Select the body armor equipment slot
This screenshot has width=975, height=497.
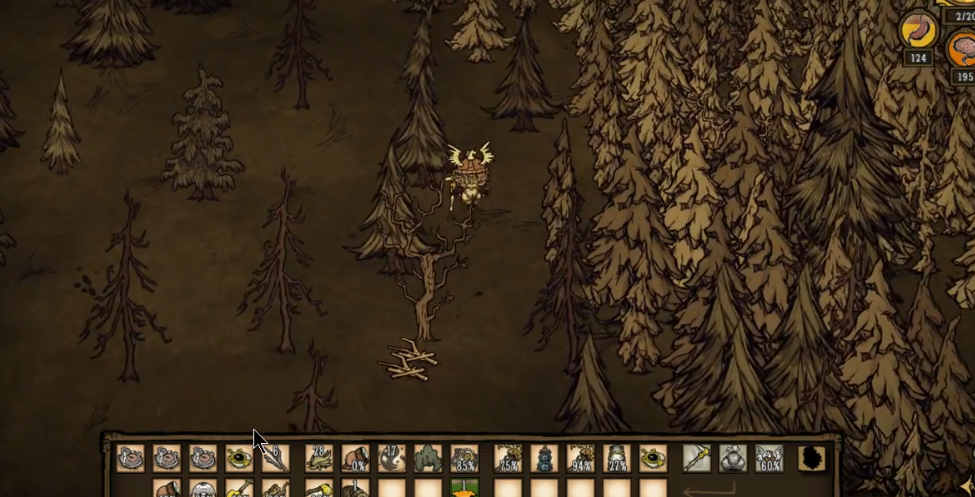coord(733,458)
